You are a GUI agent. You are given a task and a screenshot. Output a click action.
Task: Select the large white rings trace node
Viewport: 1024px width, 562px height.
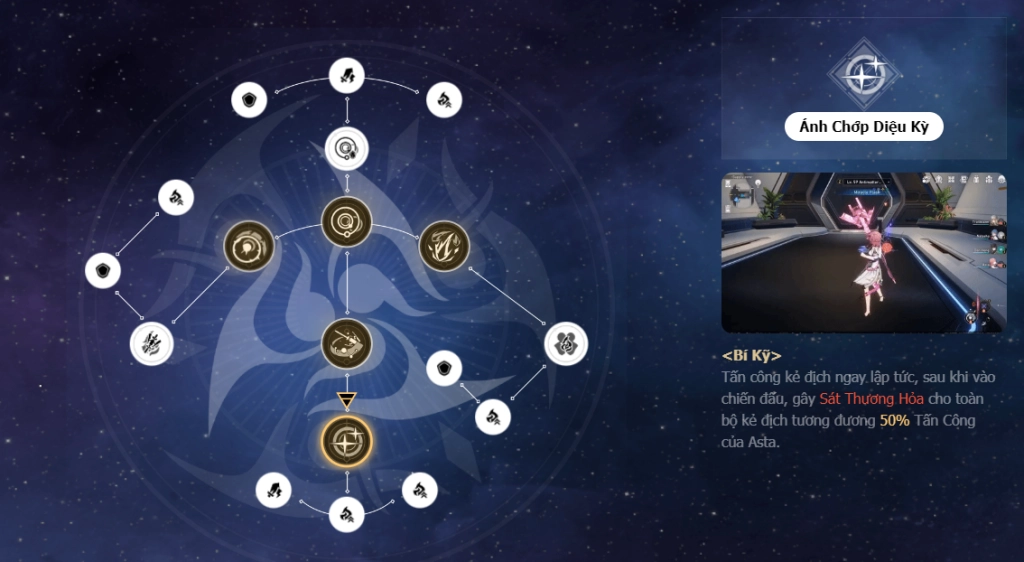pos(347,150)
